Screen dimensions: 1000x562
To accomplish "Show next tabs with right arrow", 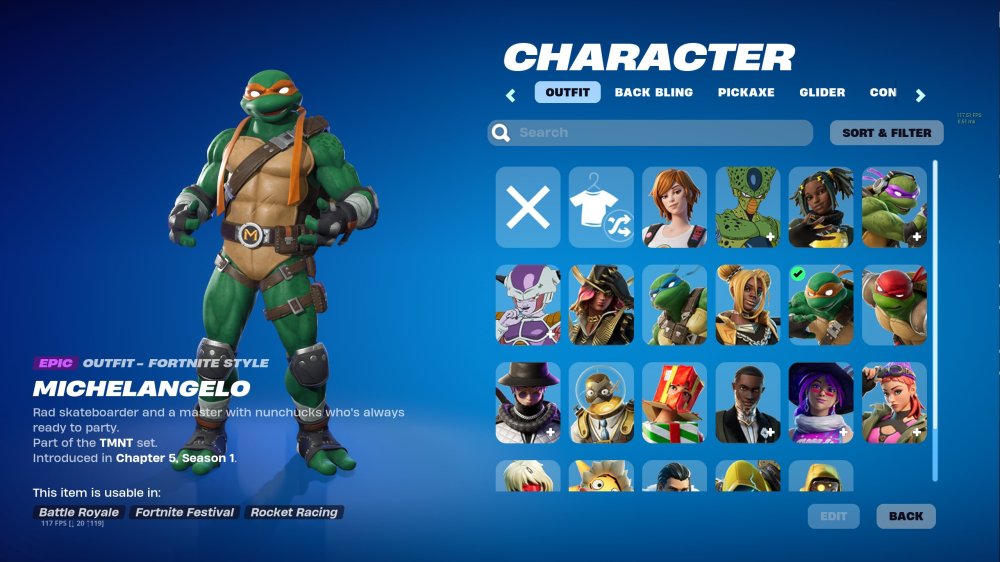I will tap(920, 95).
